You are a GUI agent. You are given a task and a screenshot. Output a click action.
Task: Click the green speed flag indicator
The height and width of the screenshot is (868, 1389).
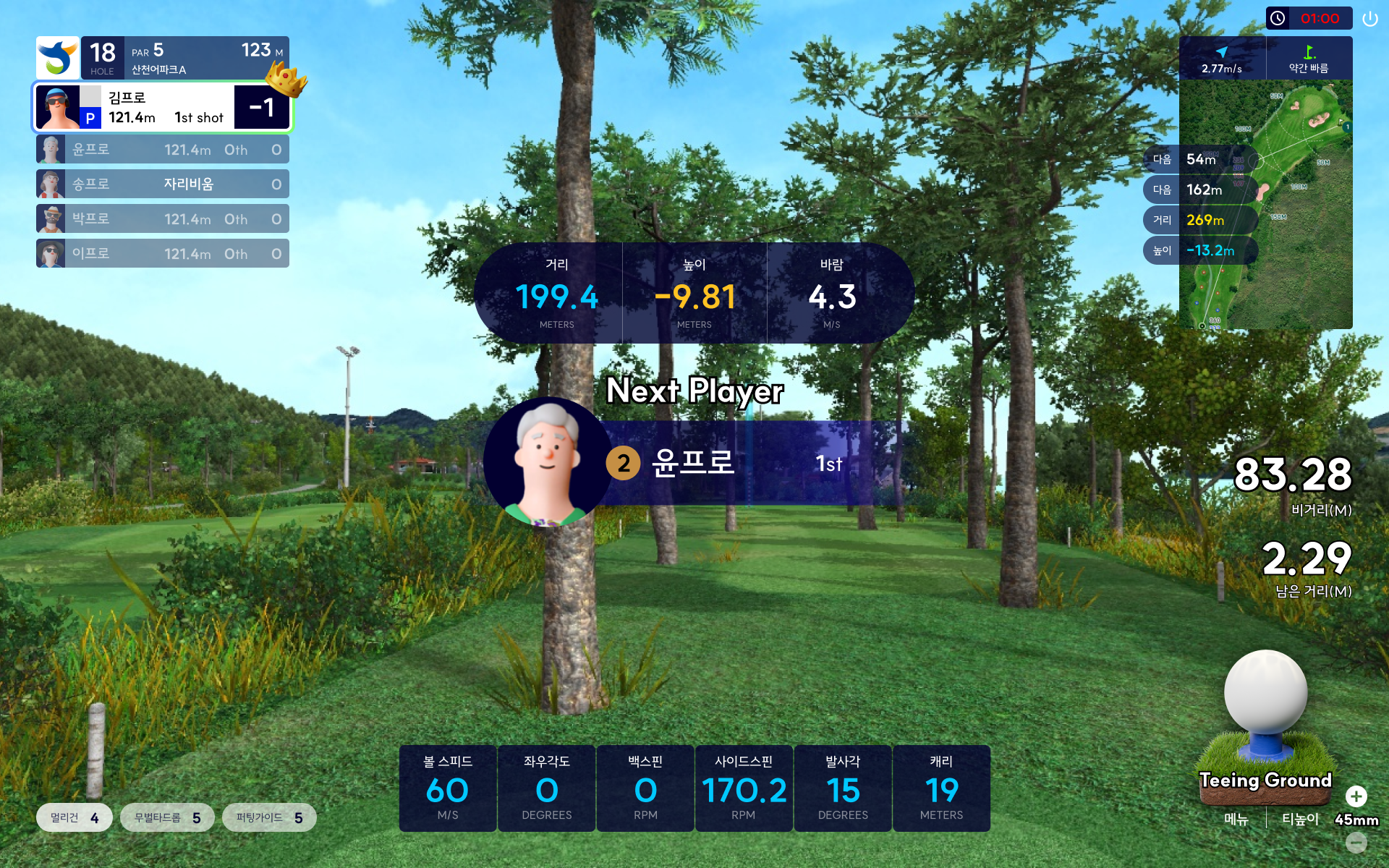tap(1309, 58)
